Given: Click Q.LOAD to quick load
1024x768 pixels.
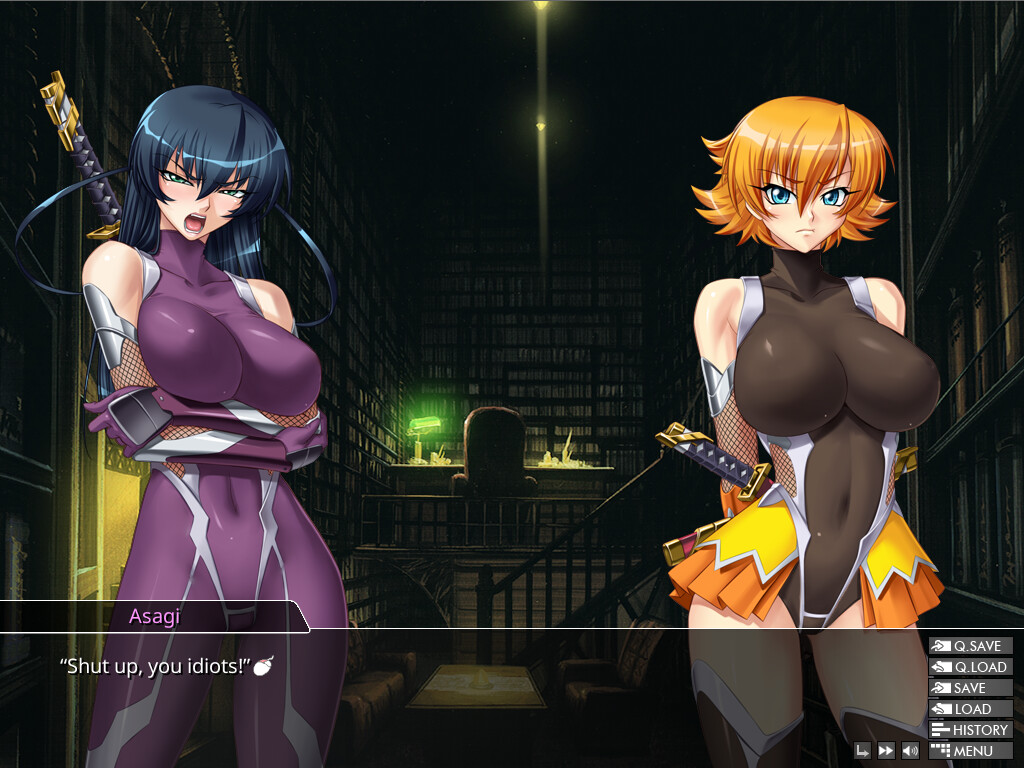Looking at the screenshot, I should pyautogui.click(x=970, y=667).
